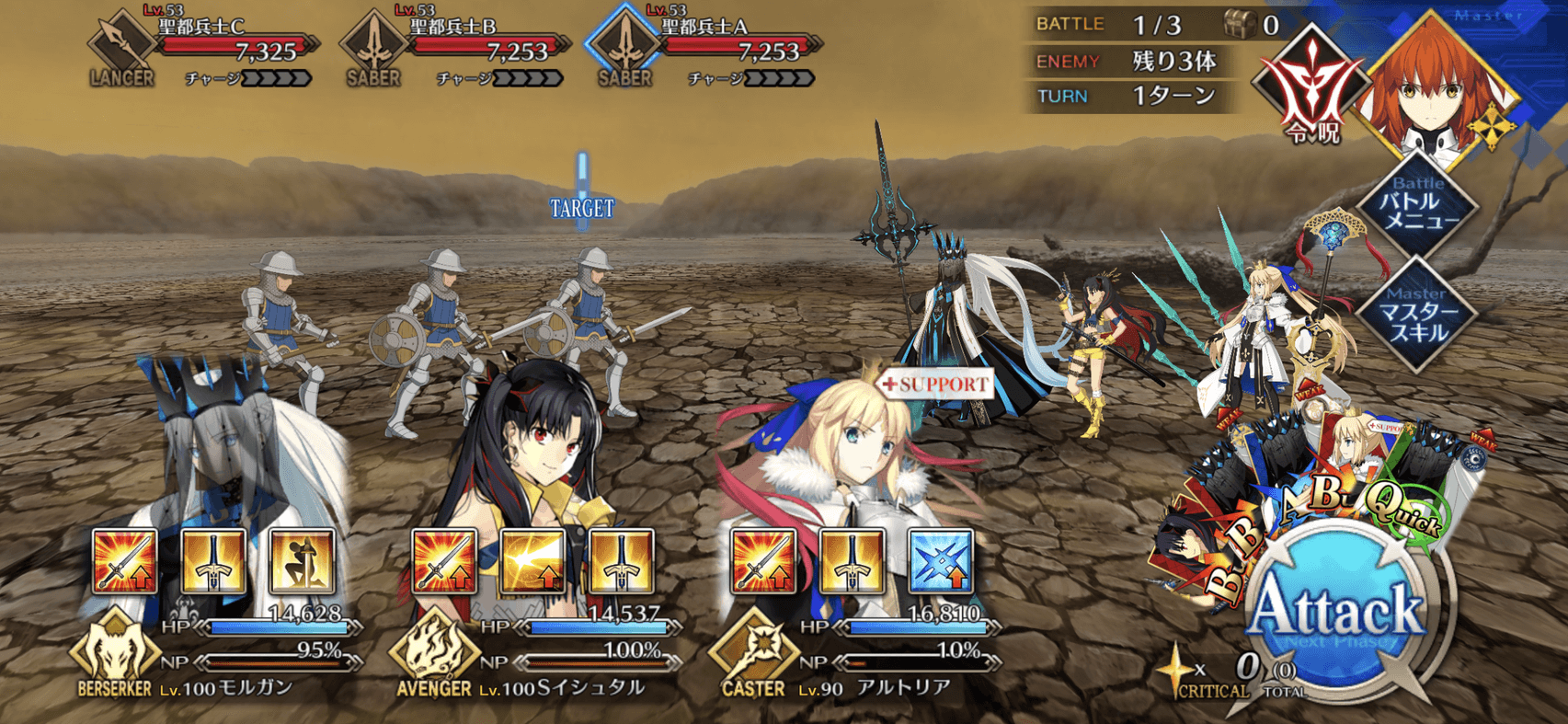This screenshot has width=1568, height=724.
Task: Use Morgan's attack-up sword skill
Action: 125,560
